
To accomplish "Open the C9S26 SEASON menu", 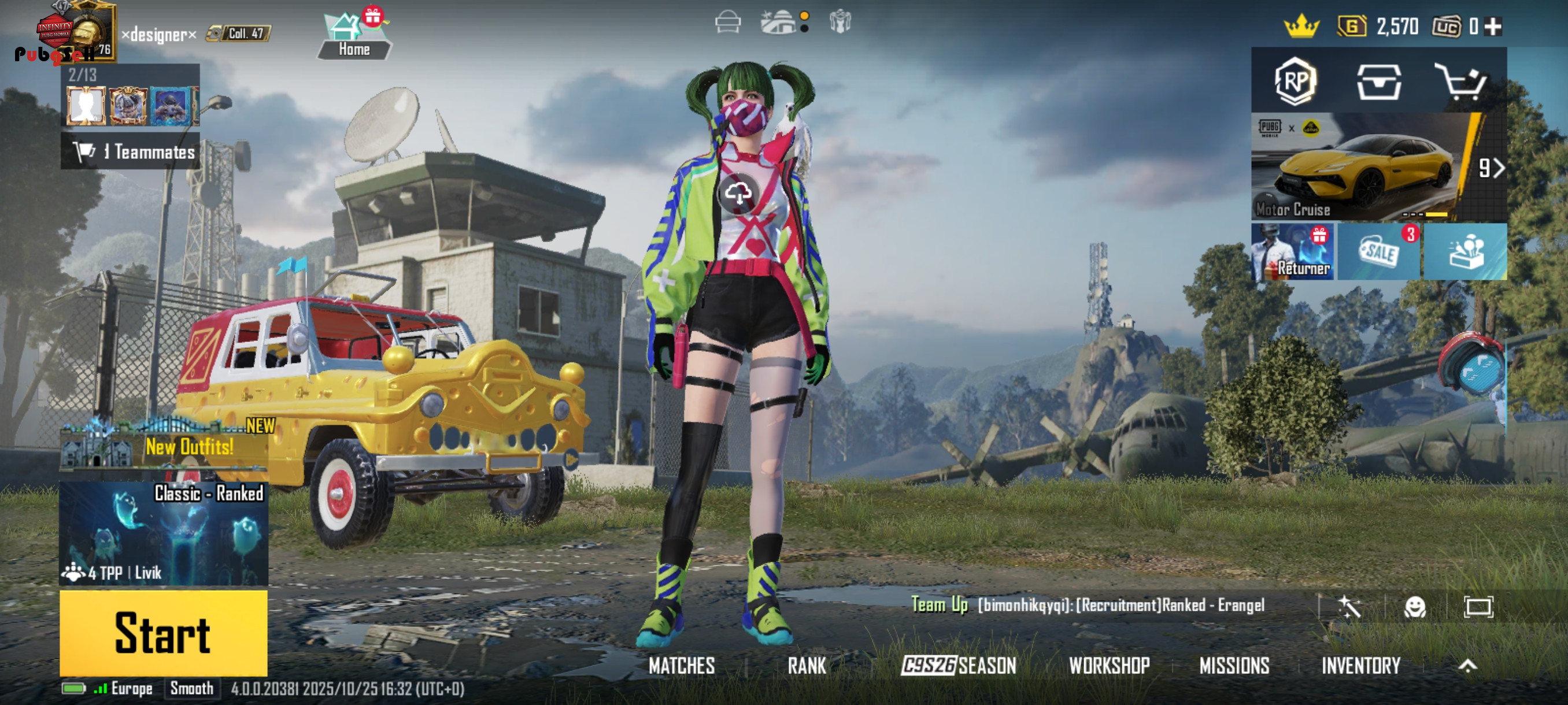I will 958,666.
